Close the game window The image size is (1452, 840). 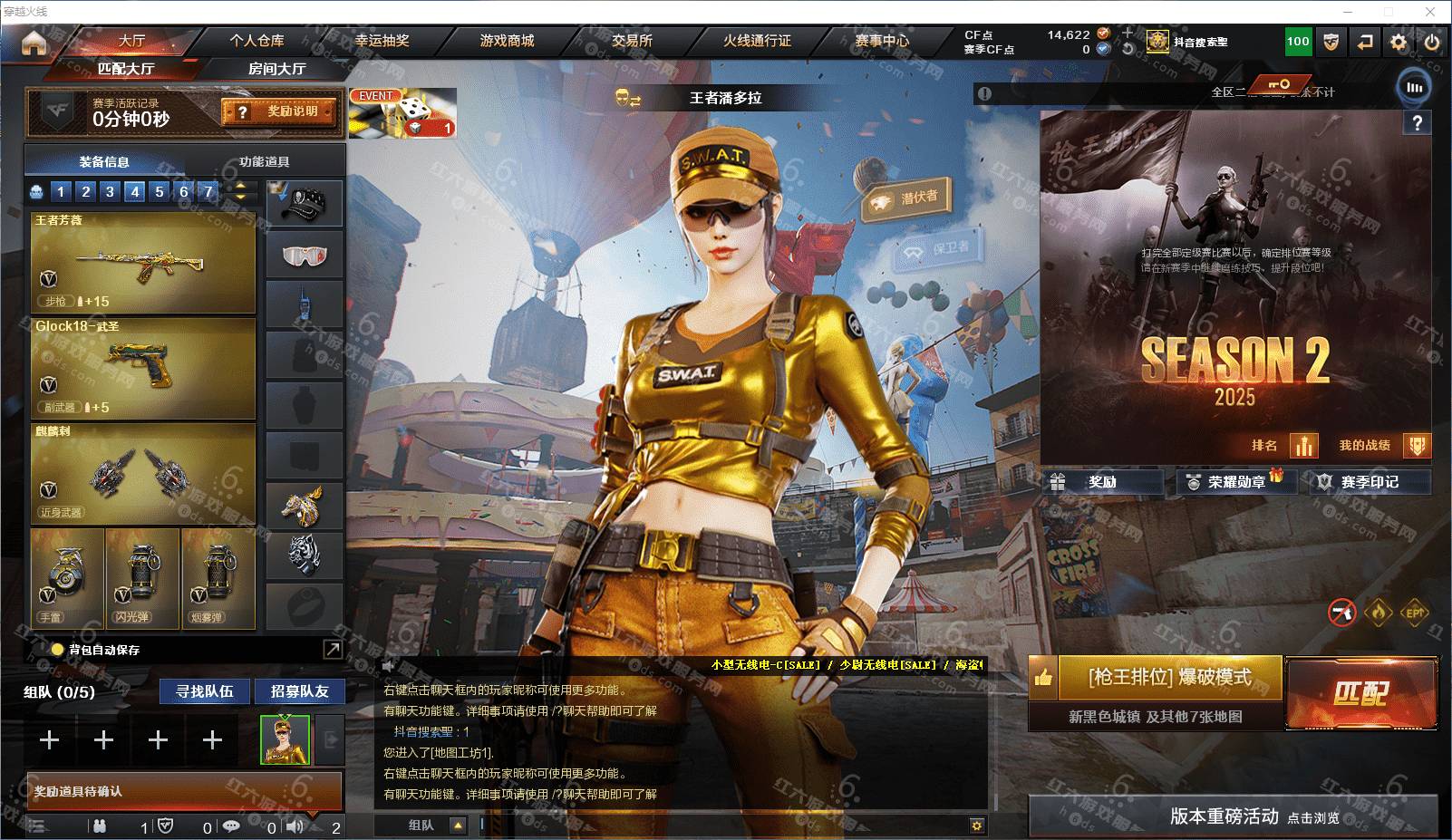click(1431, 12)
